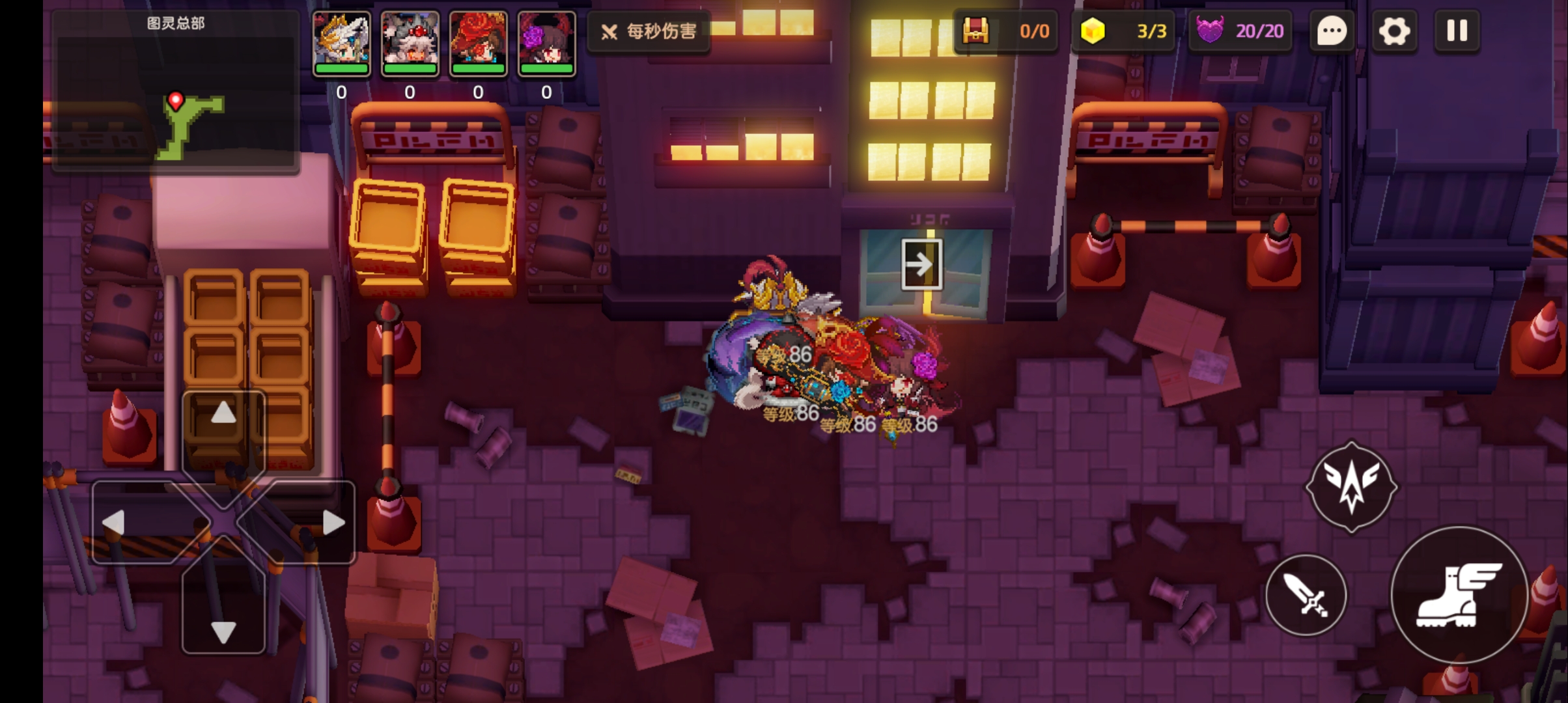Image resolution: width=1568 pixels, height=703 pixels.
Task: Select the white-haired hero portrait
Action: coord(410,43)
